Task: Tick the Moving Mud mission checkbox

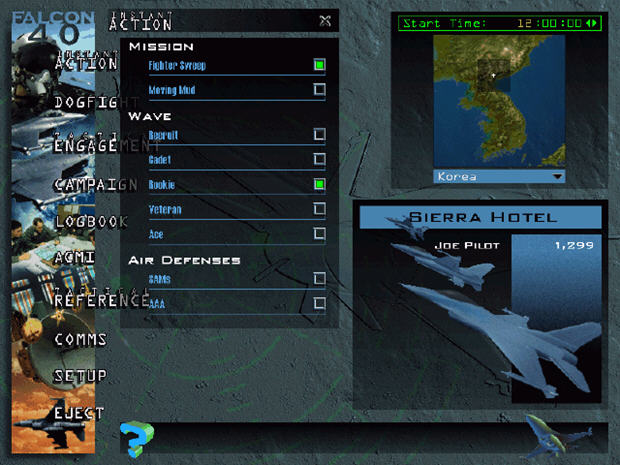Action: click(x=319, y=89)
